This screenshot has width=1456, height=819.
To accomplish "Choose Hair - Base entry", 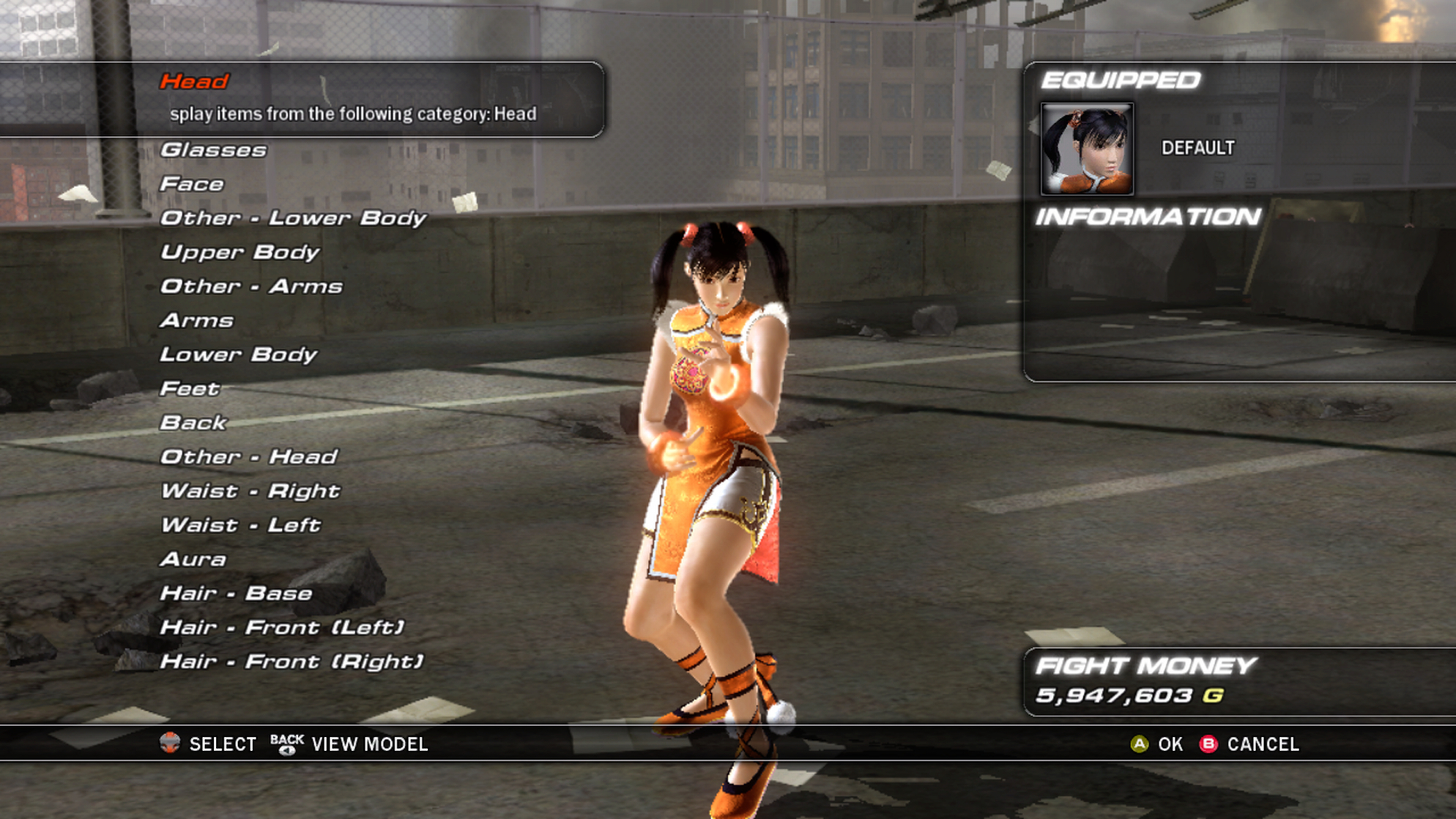I will (x=236, y=593).
